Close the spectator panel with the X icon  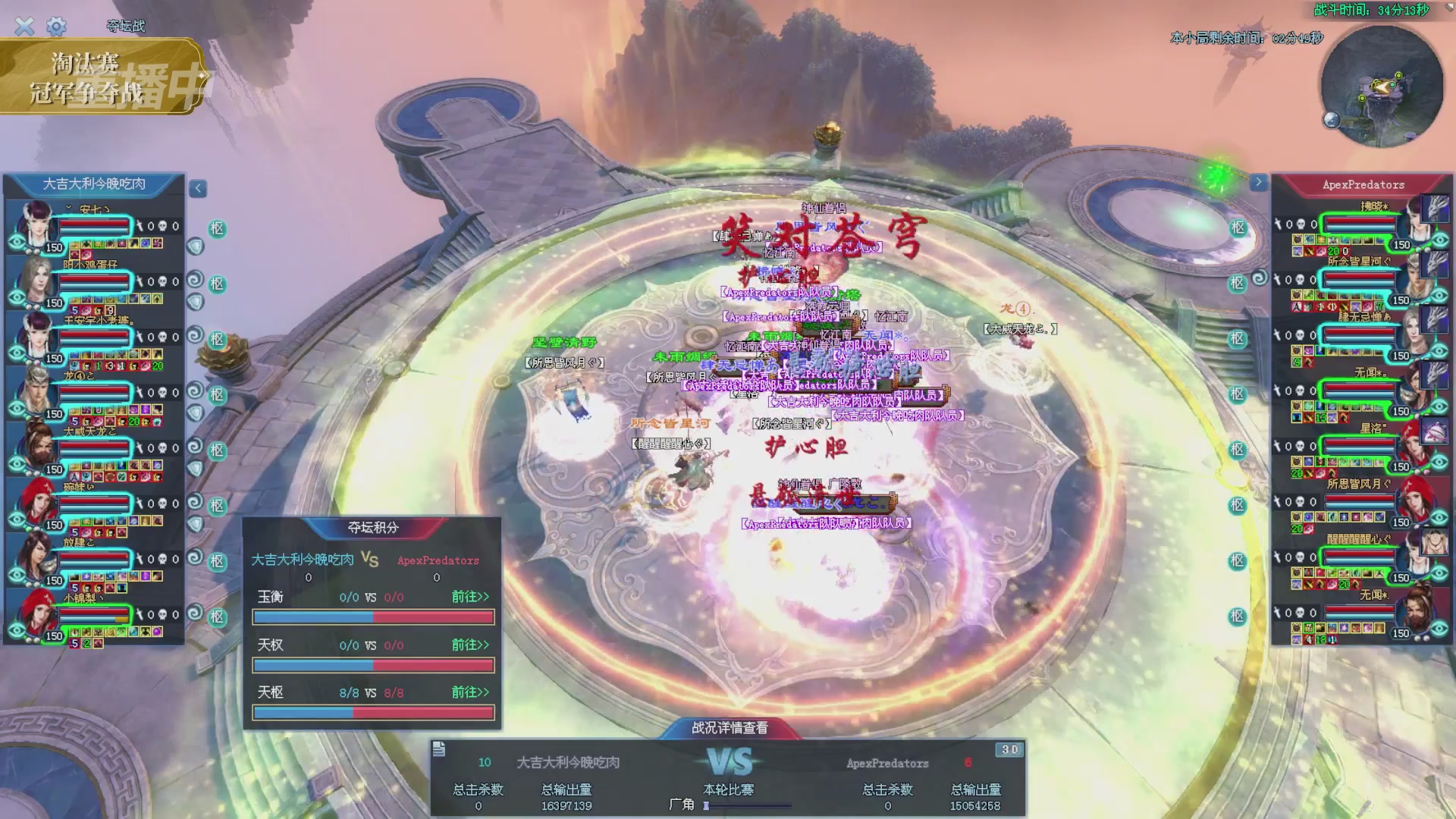coord(24,27)
